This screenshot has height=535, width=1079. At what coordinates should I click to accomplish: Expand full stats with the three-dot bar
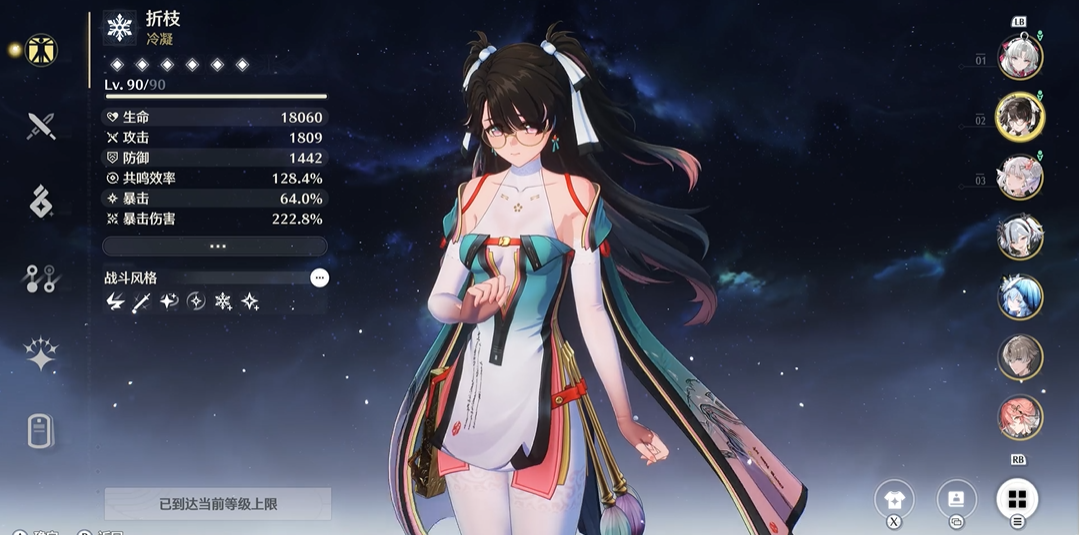click(x=215, y=246)
